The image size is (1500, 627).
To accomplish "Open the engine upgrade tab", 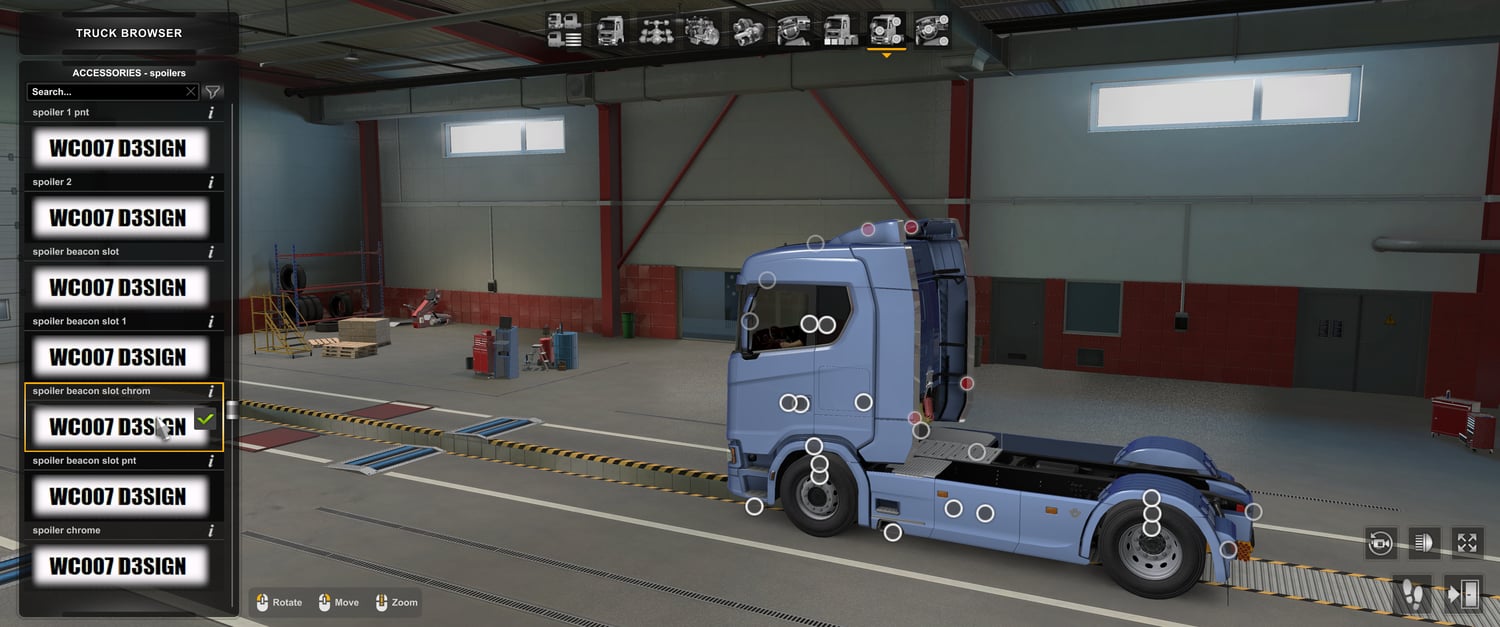I will 702,30.
